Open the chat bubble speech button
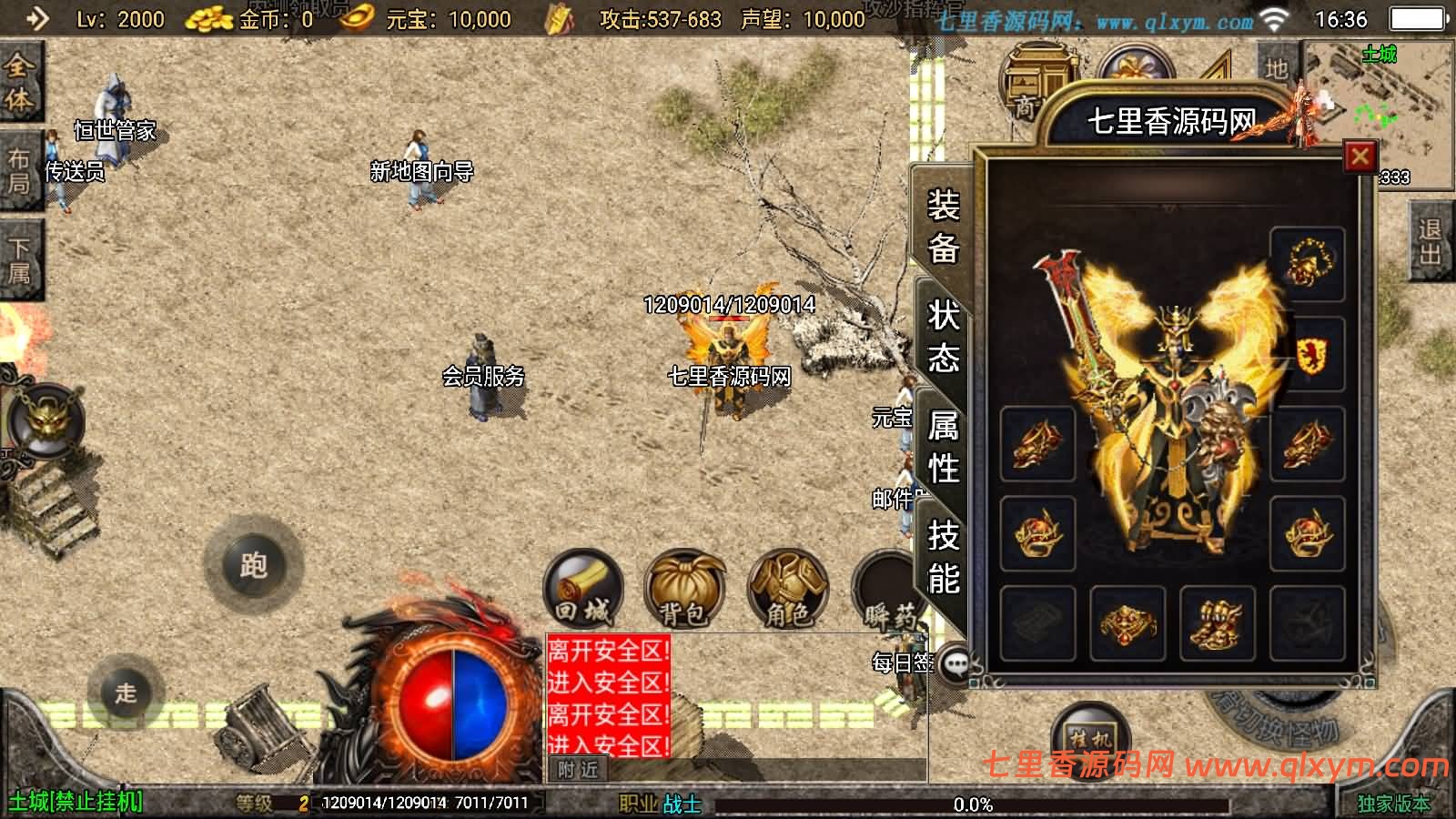The image size is (1456, 819). point(956,664)
